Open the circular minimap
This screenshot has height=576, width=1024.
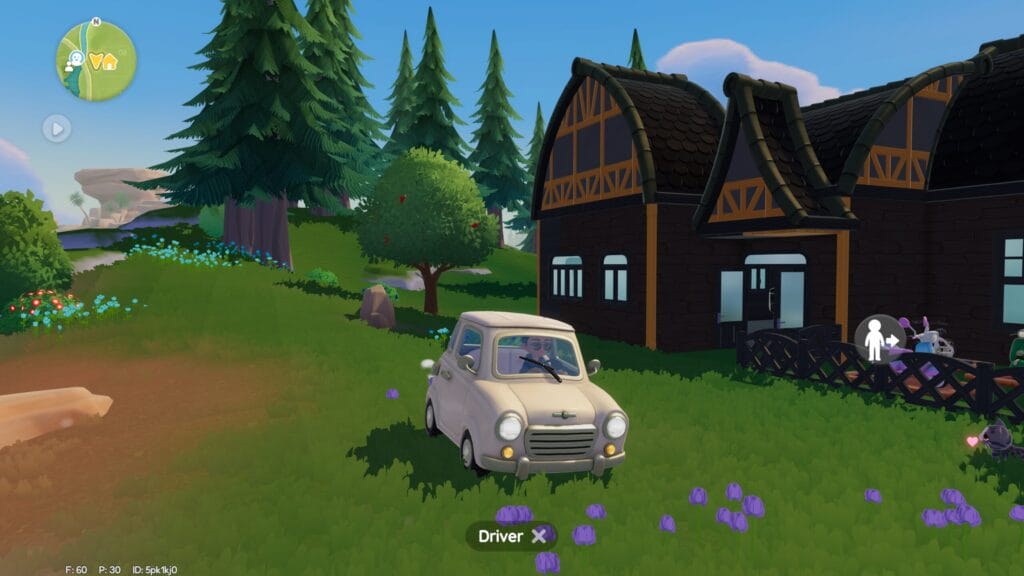pos(96,60)
